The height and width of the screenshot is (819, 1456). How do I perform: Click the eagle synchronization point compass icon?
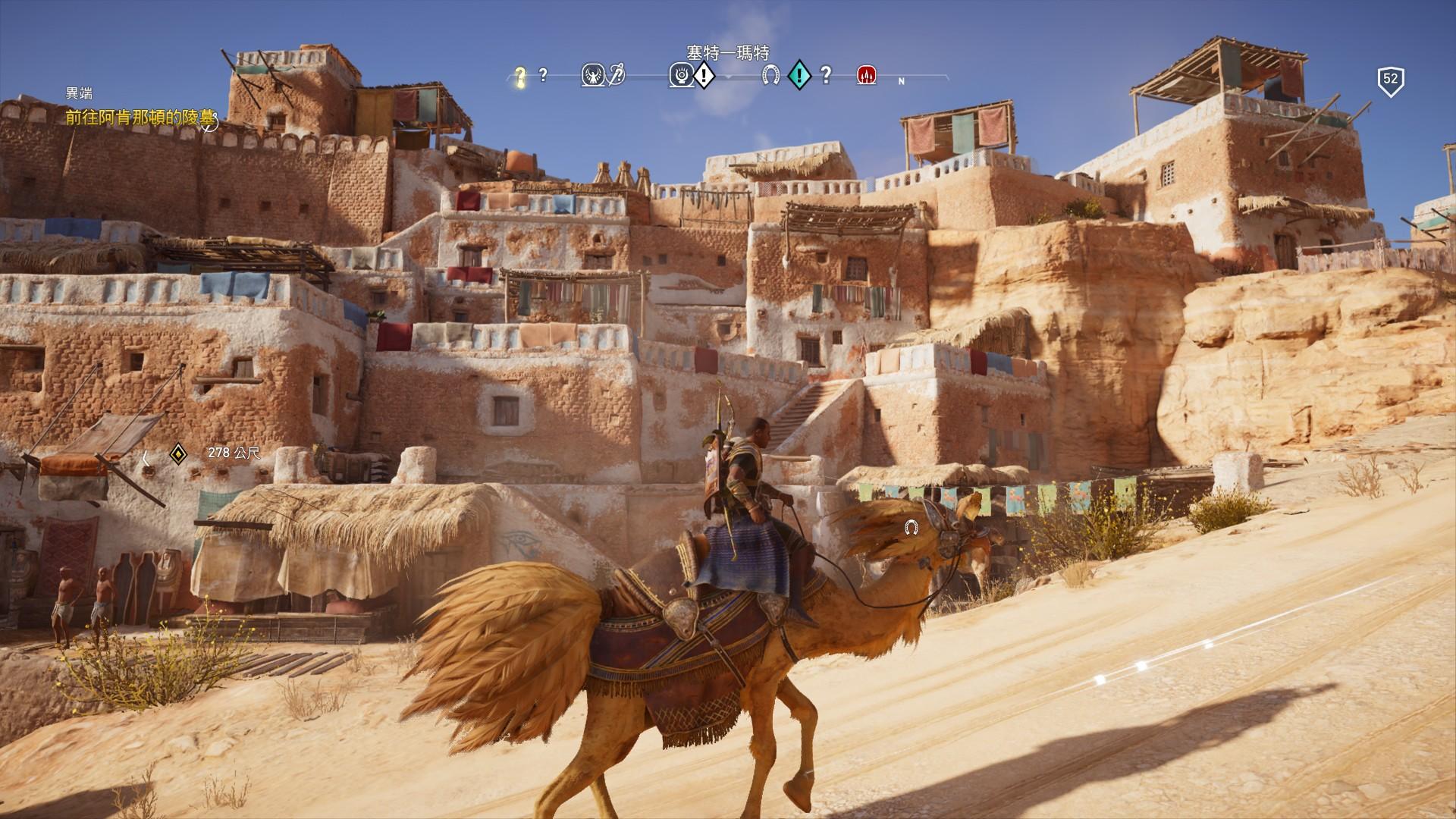tap(593, 75)
